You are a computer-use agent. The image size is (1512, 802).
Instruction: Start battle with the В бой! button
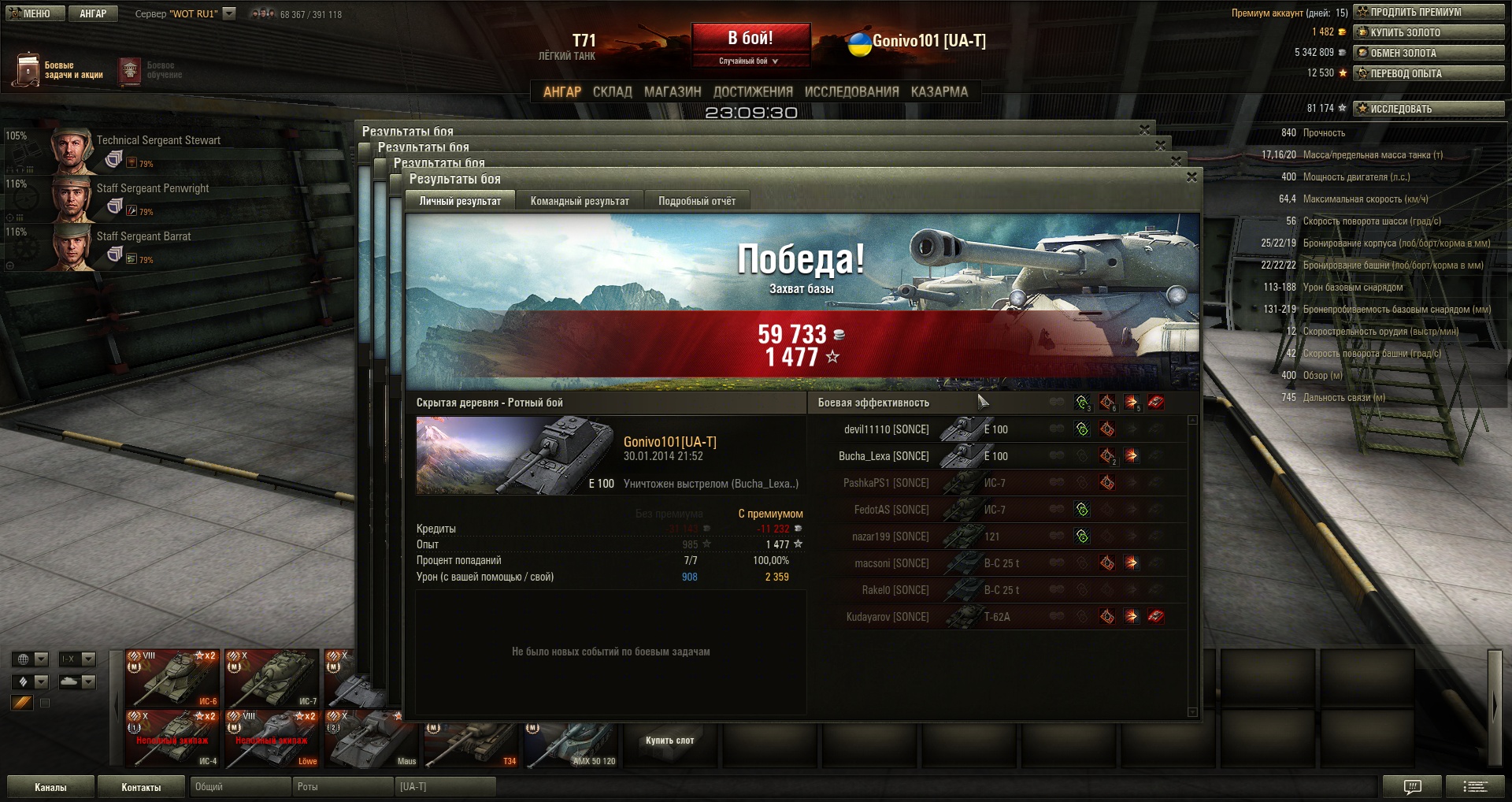pos(750,39)
